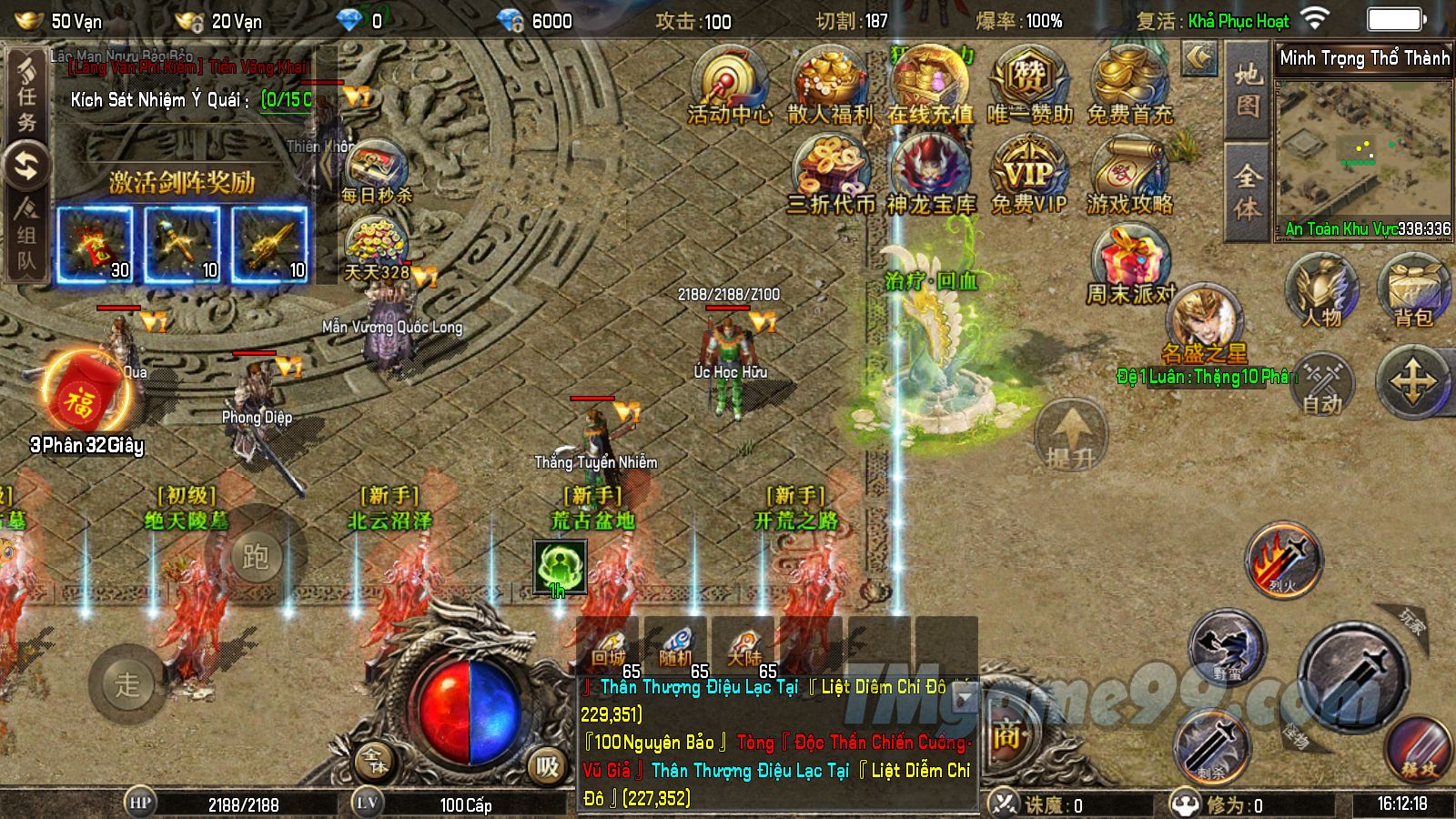Activate the 烈火 flaming sword skill

click(x=1283, y=560)
